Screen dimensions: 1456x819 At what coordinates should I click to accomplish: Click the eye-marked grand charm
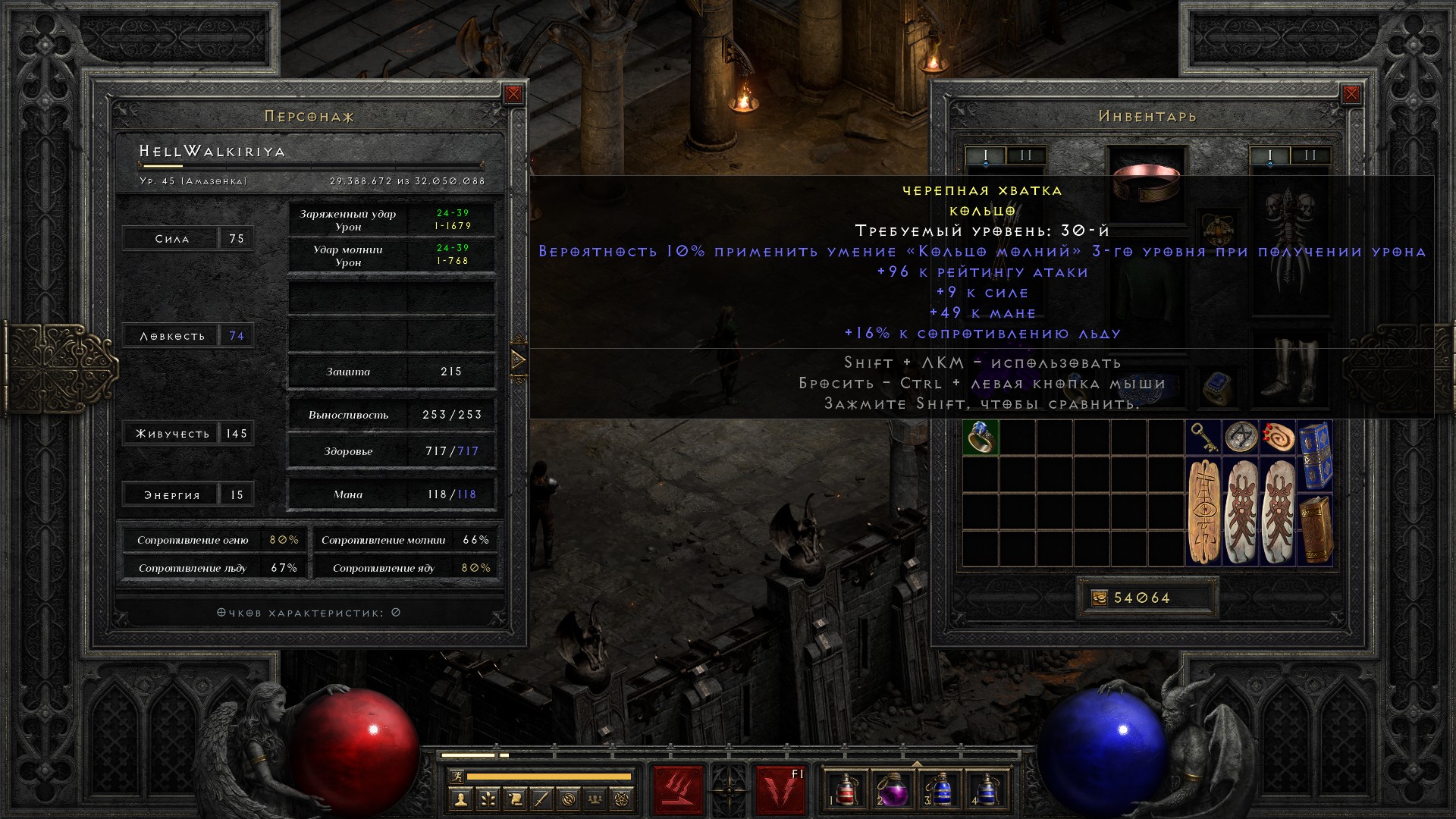pos(1203,512)
